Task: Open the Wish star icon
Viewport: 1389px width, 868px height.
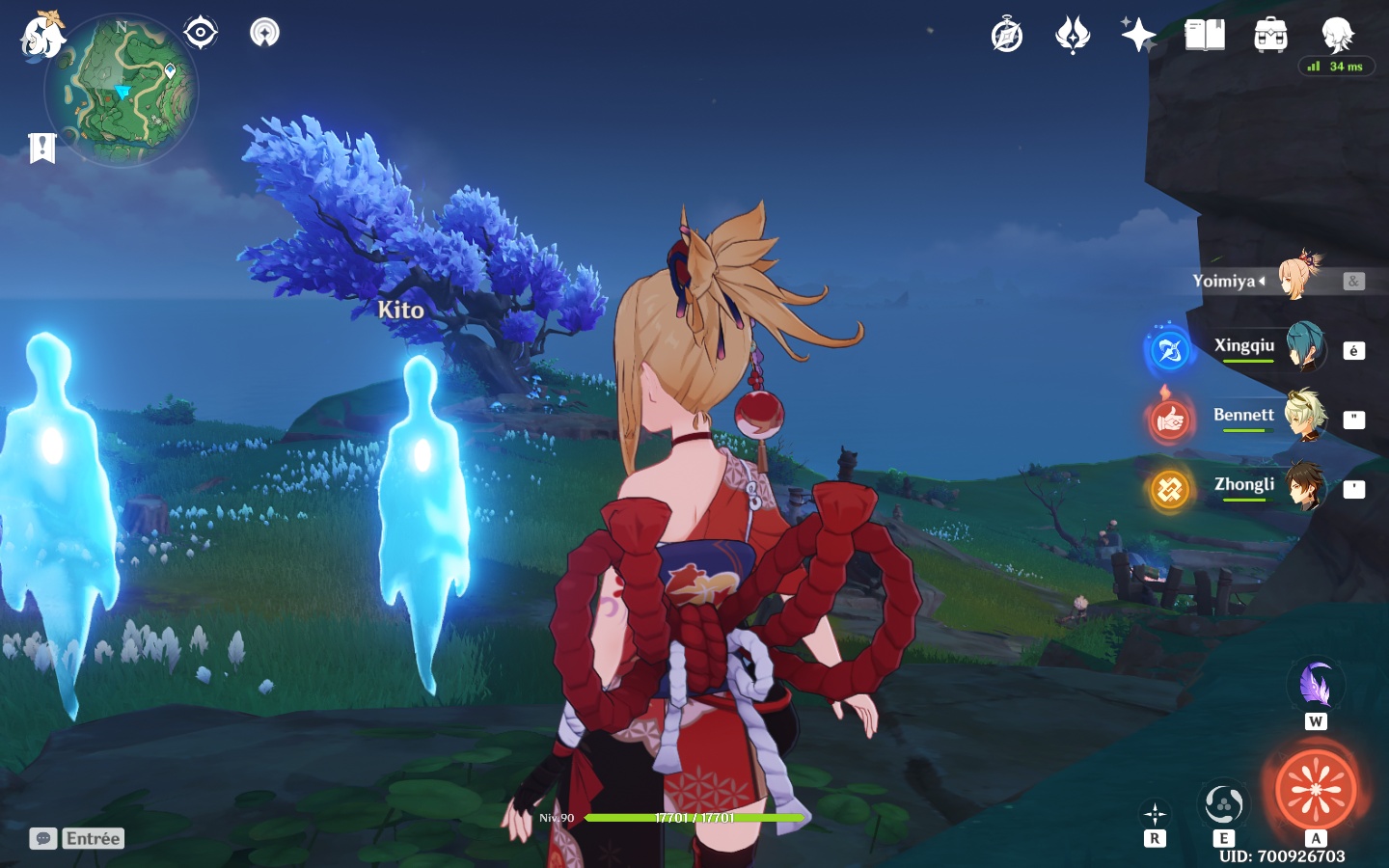Action: pyautogui.click(x=1138, y=36)
